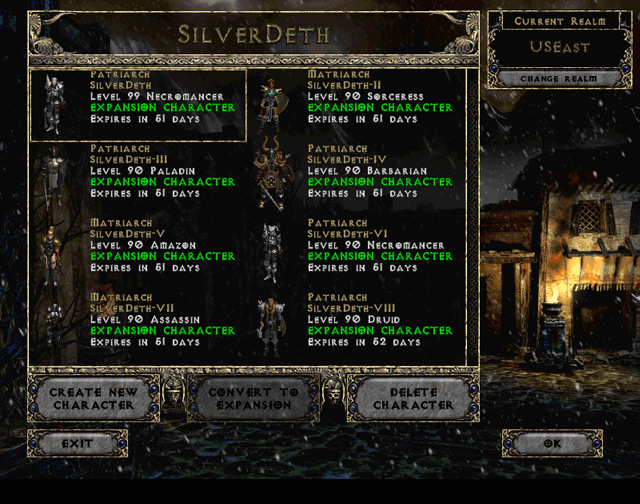Click the Create New Character button
640x504 pixels.
(x=92, y=399)
